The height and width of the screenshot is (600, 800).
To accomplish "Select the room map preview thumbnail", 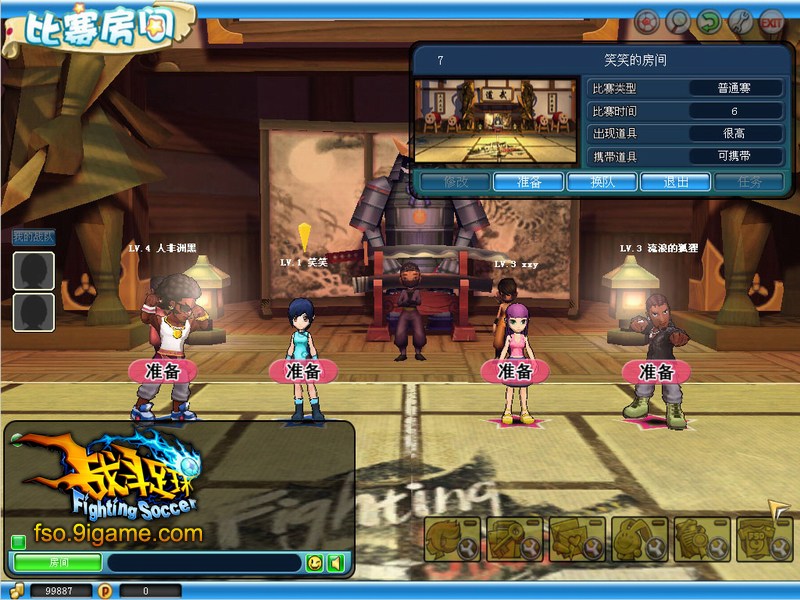I will click(x=496, y=122).
